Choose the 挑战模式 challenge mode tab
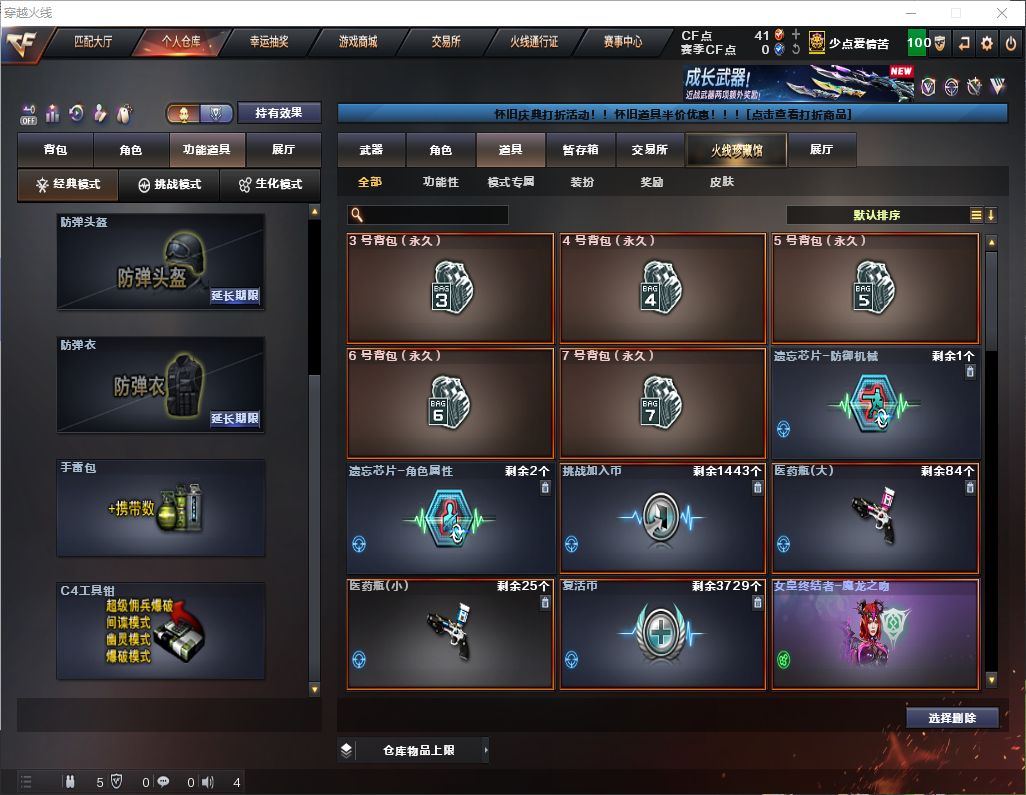 pos(169,185)
